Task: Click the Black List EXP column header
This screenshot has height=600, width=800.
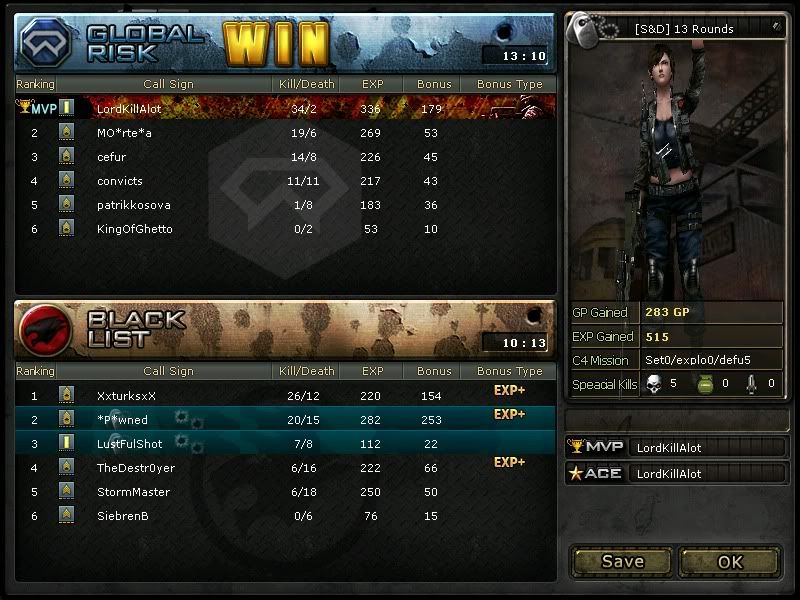Action: pyautogui.click(x=373, y=371)
